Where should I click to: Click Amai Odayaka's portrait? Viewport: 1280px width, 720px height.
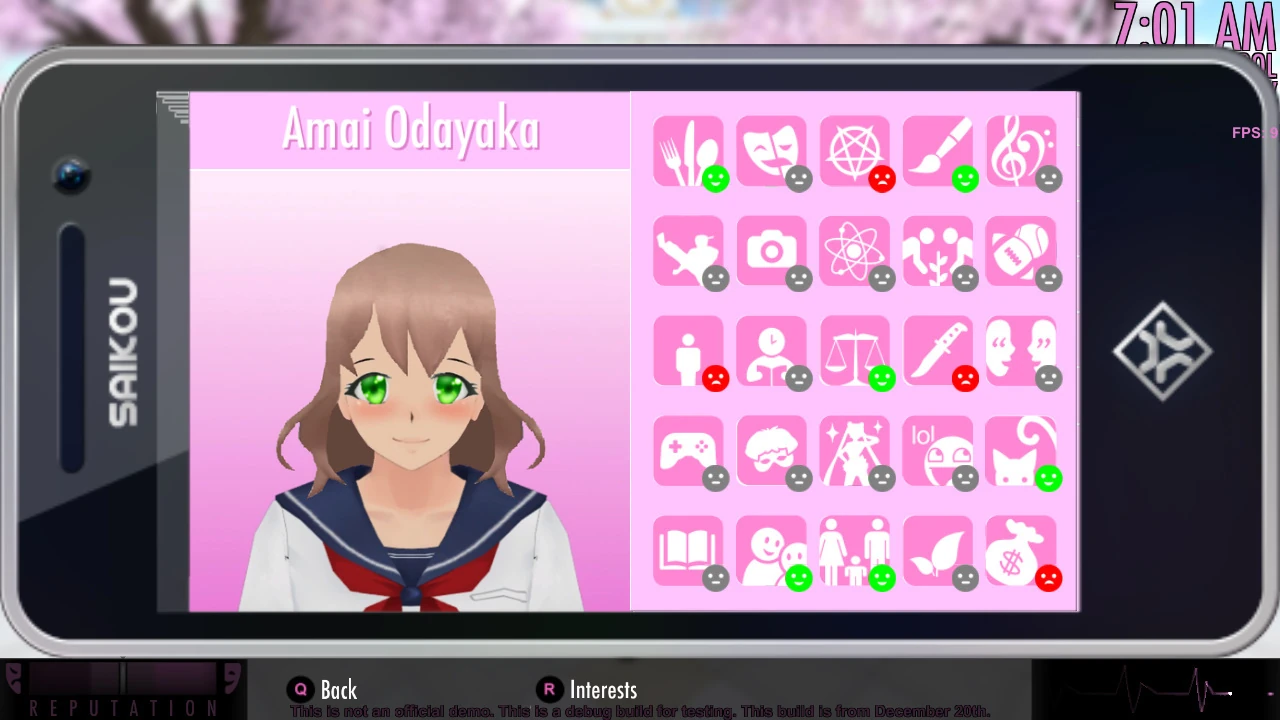tap(410, 400)
